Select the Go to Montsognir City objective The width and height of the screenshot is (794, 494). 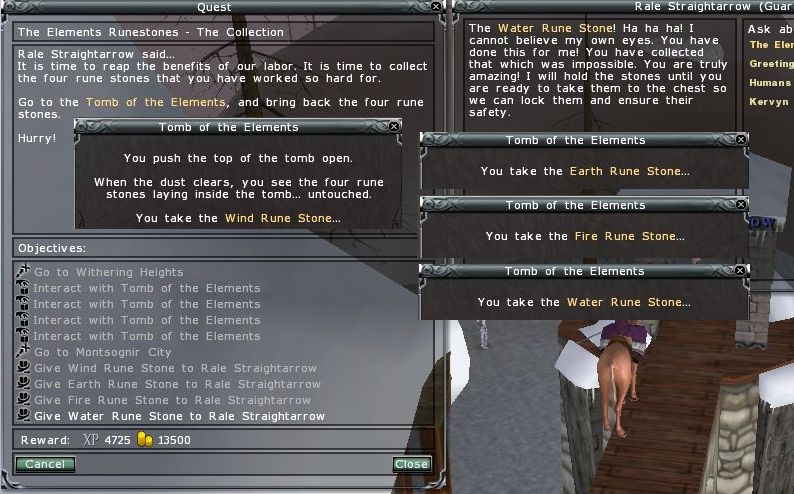tap(102, 352)
